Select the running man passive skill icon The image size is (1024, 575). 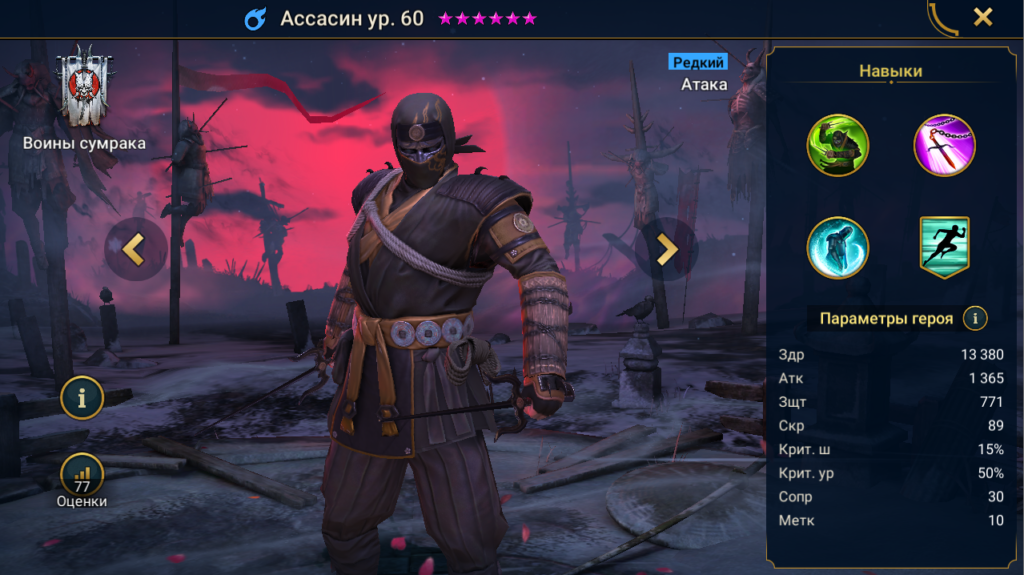click(945, 247)
